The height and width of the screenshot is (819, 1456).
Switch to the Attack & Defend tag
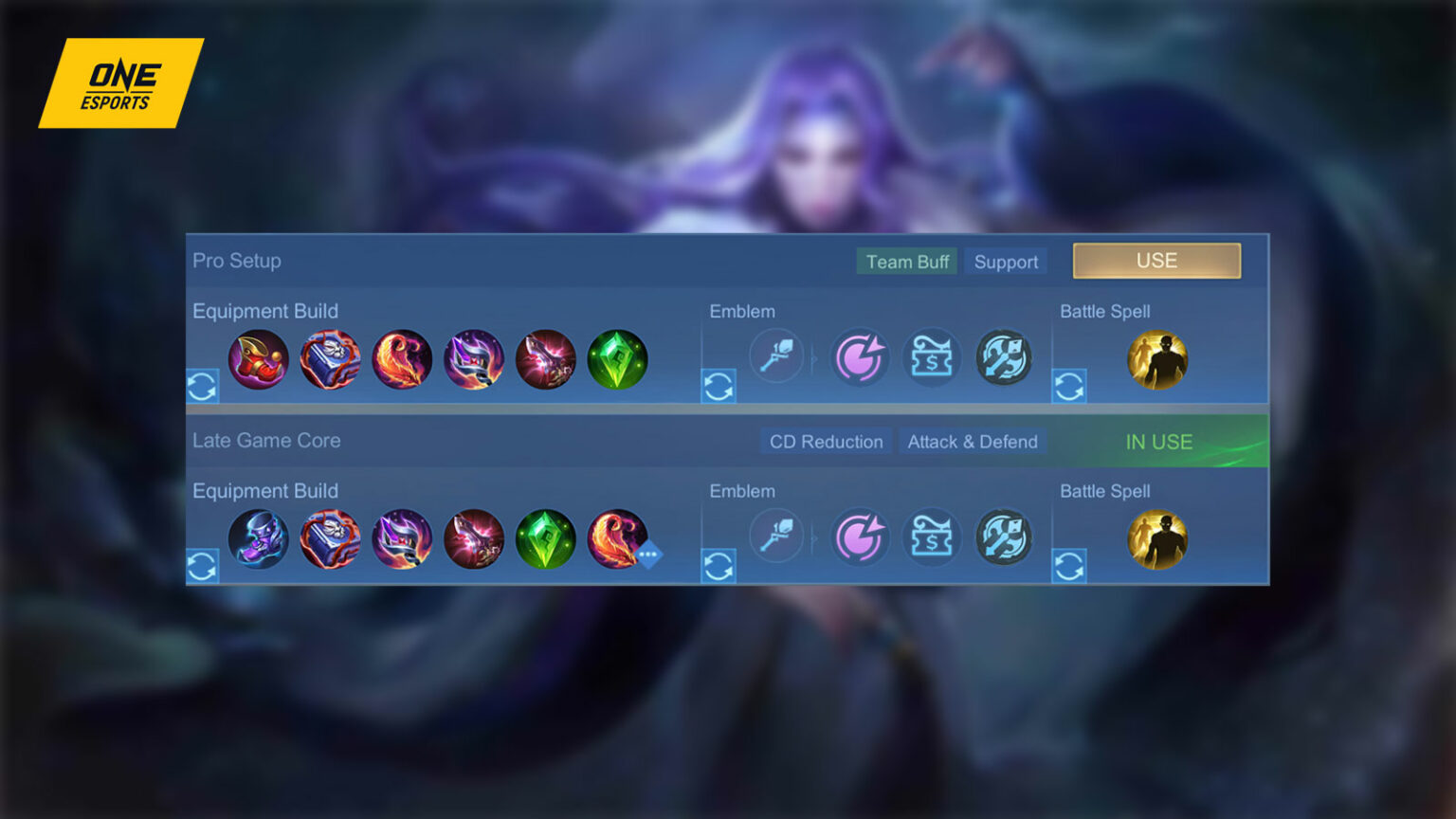tap(973, 442)
